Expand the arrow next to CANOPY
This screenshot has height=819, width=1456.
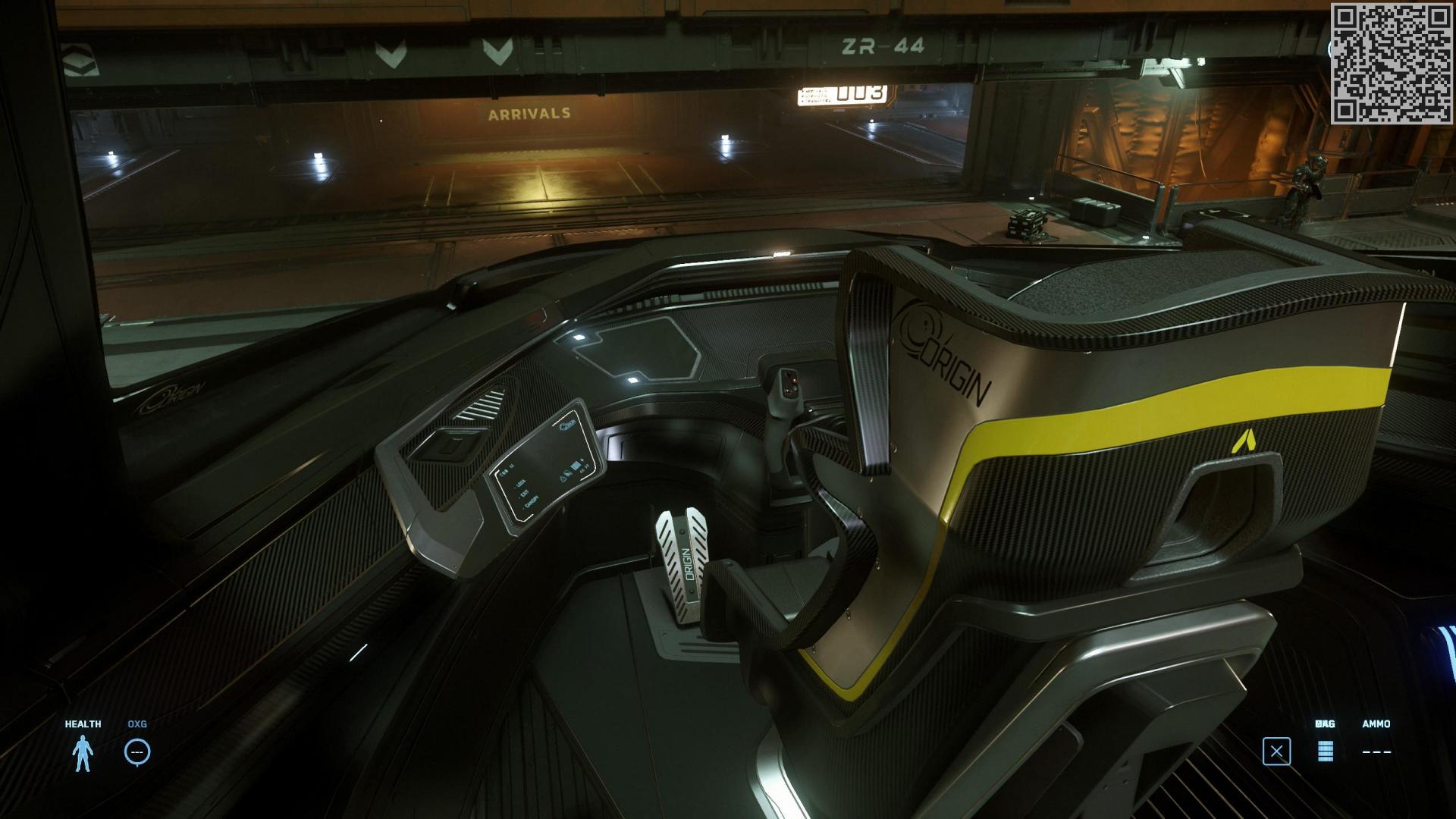[523, 510]
